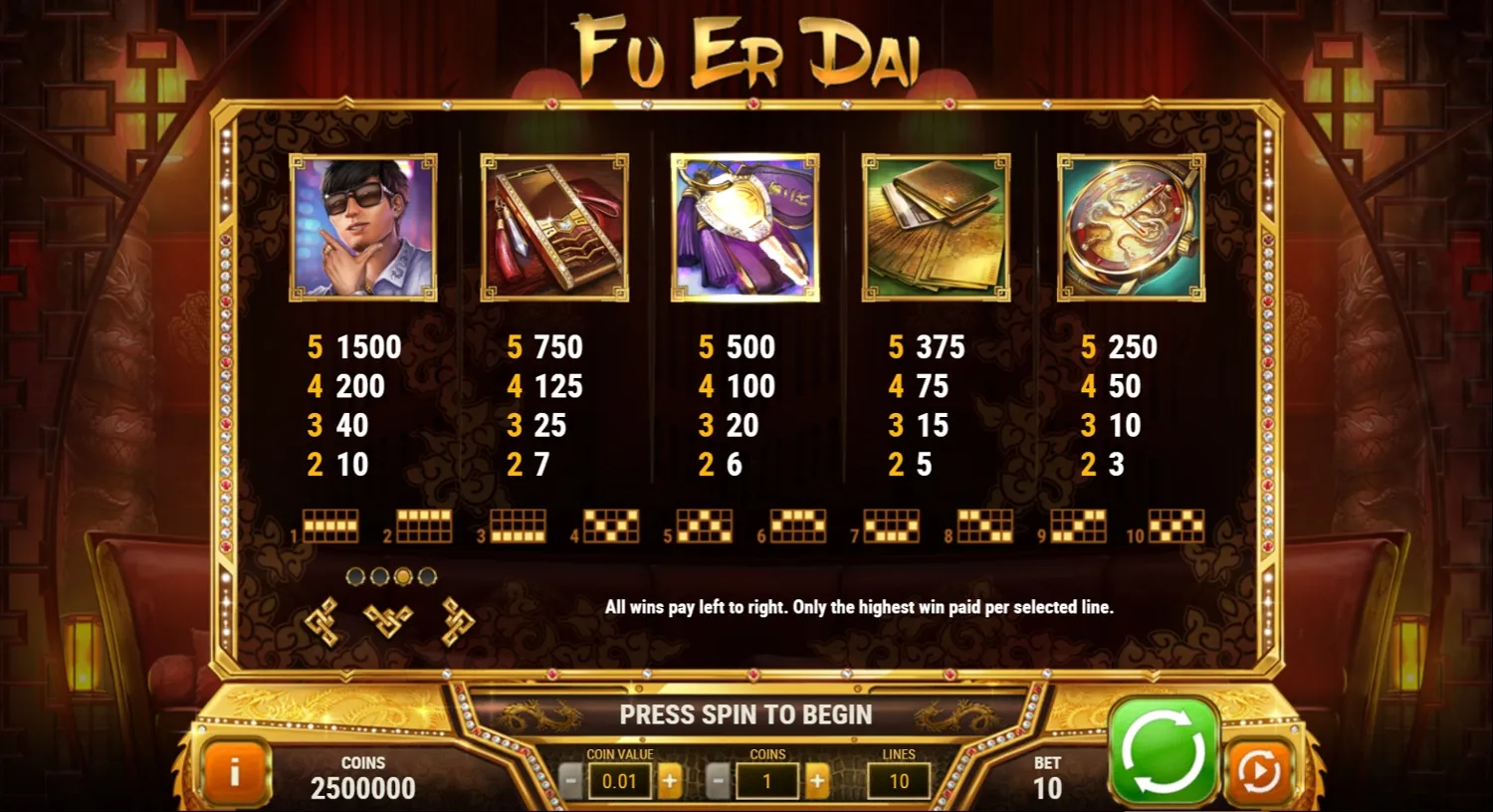View the purple jacket symbol payouts
The height and width of the screenshot is (812, 1493).
point(746,228)
